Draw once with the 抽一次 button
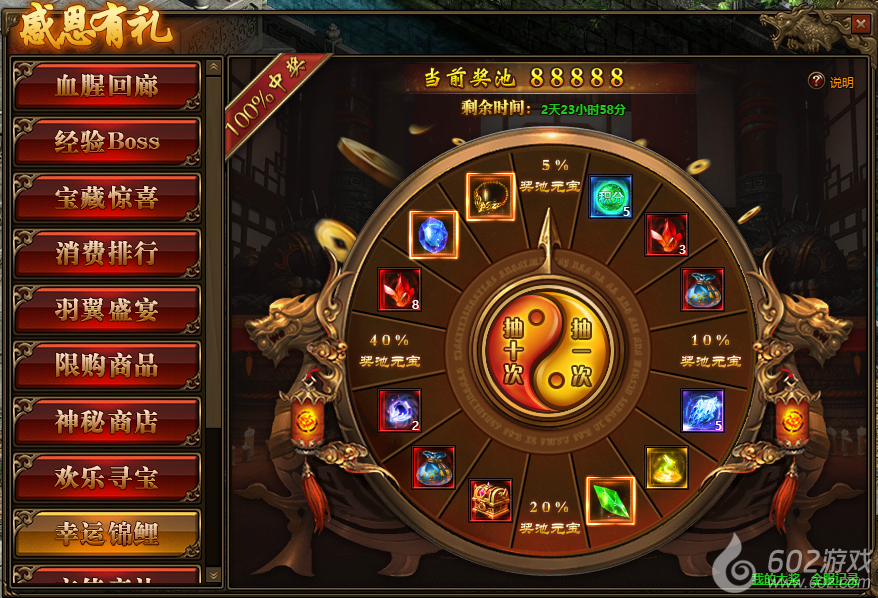 coord(582,352)
